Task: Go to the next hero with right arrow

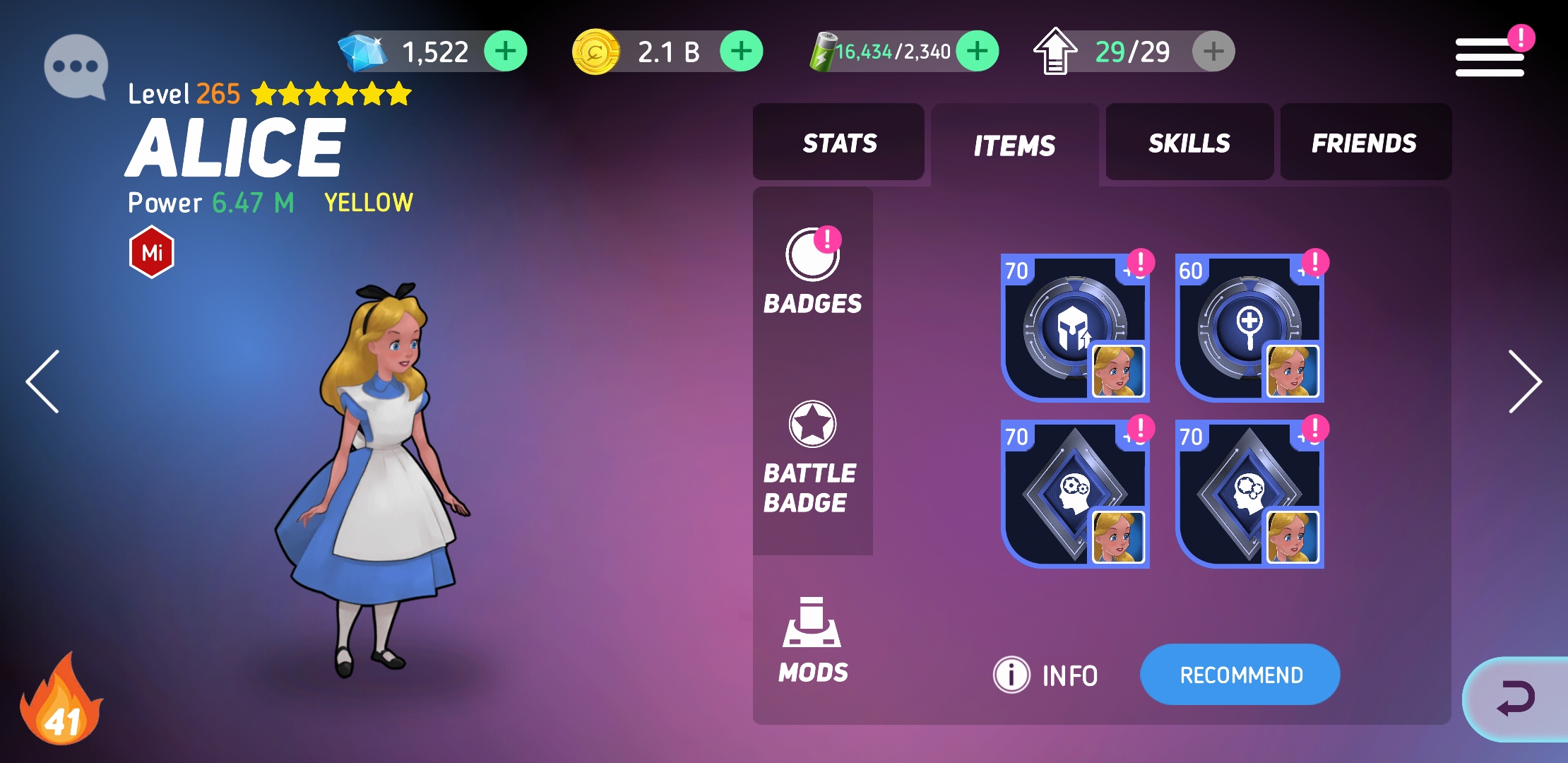Action: [x=1524, y=381]
